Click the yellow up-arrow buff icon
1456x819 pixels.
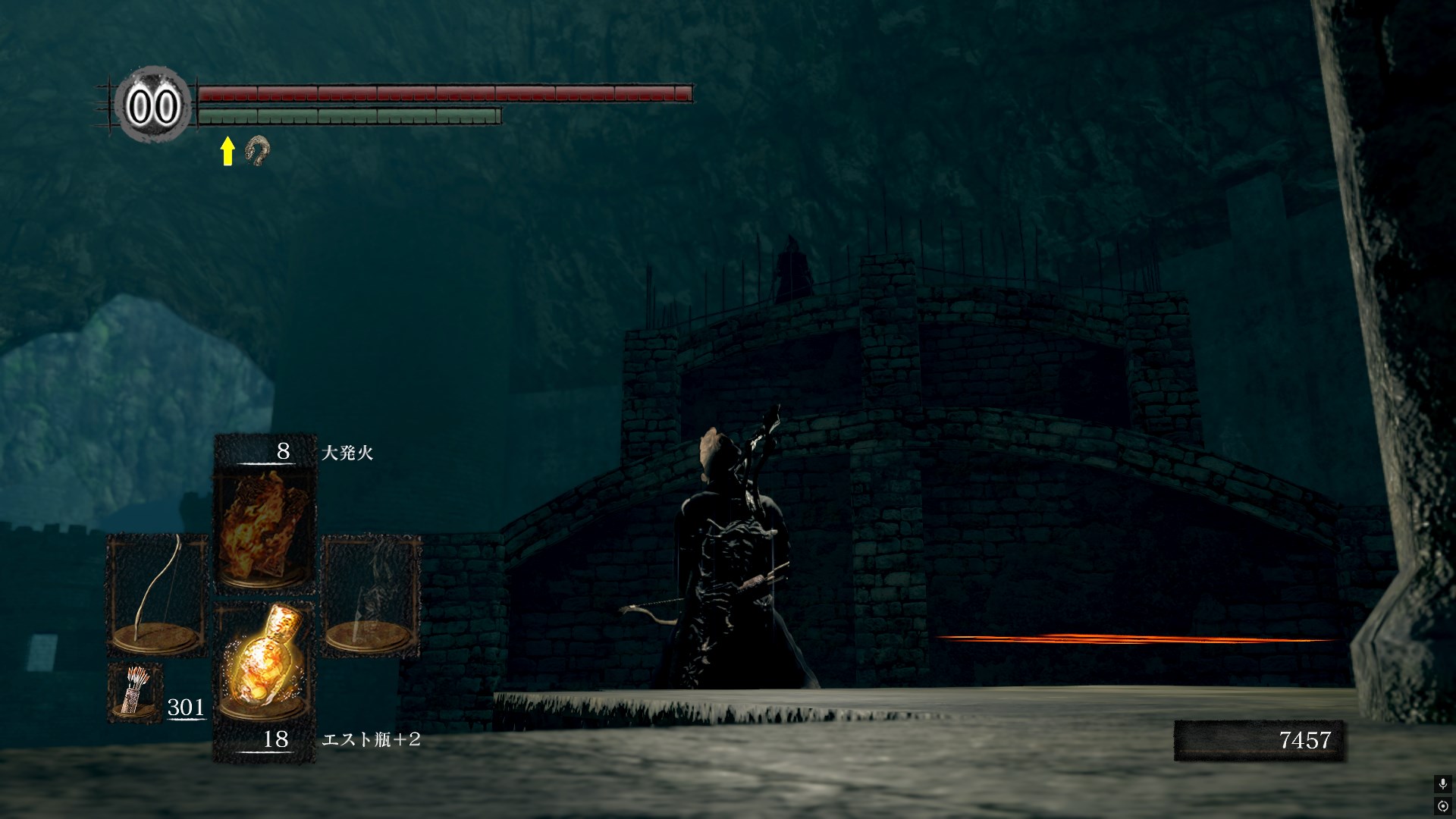[x=227, y=151]
